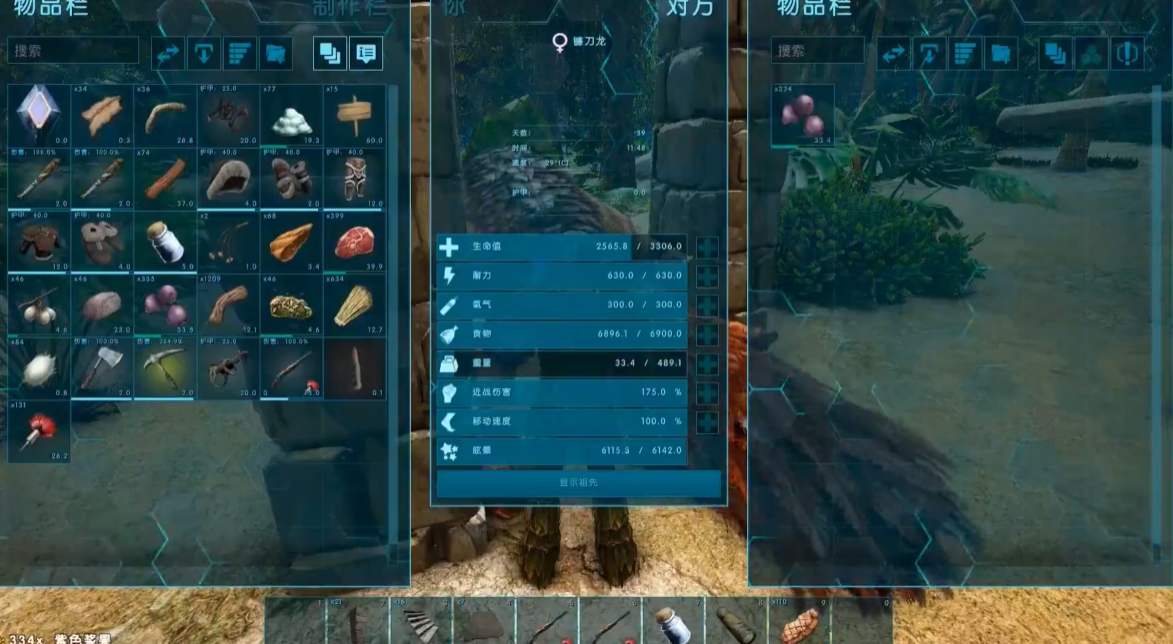Choose the tranquilizer dart stack of 131
This screenshot has height=644, width=1173.
point(39,432)
